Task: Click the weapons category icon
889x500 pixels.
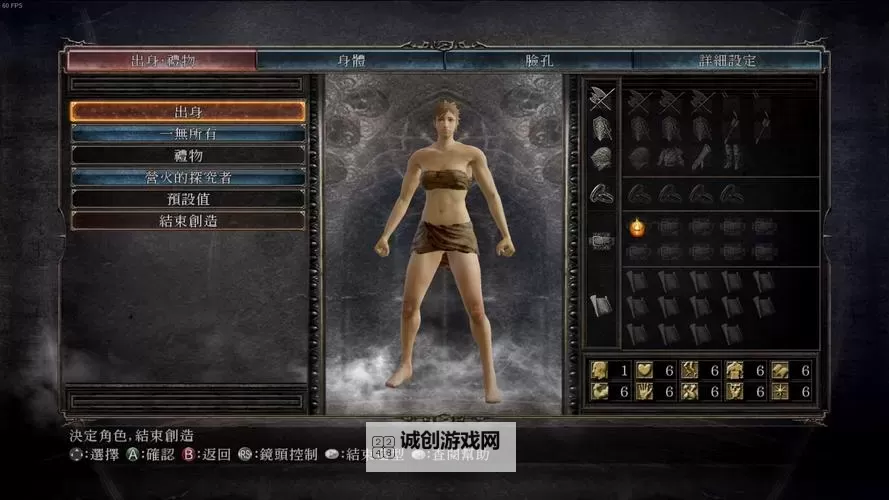Action: tap(601, 99)
